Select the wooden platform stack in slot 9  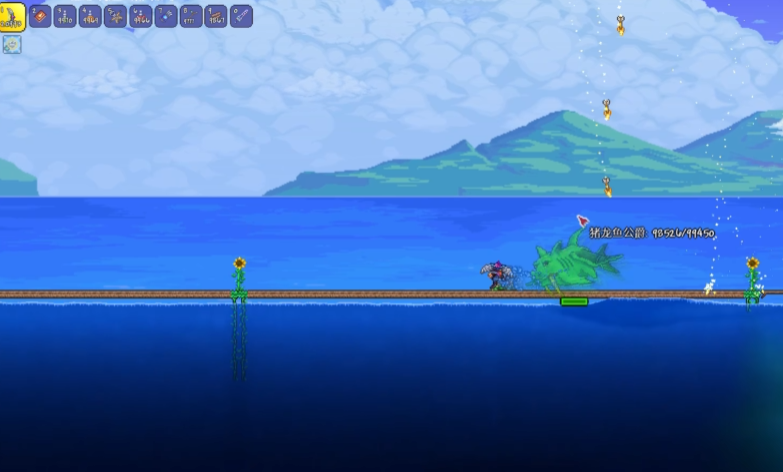tap(216, 16)
